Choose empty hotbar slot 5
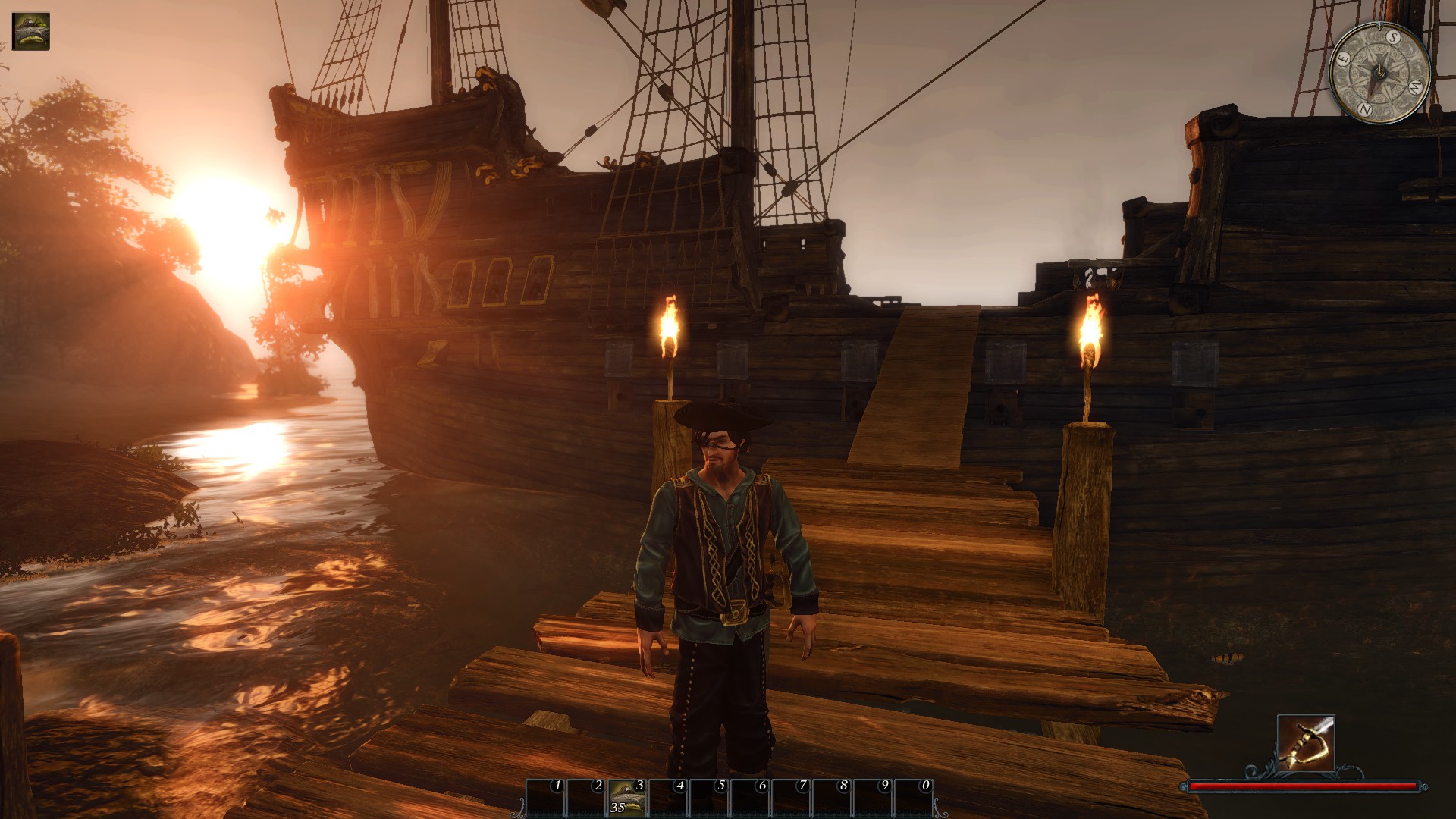 tap(709, 797)
